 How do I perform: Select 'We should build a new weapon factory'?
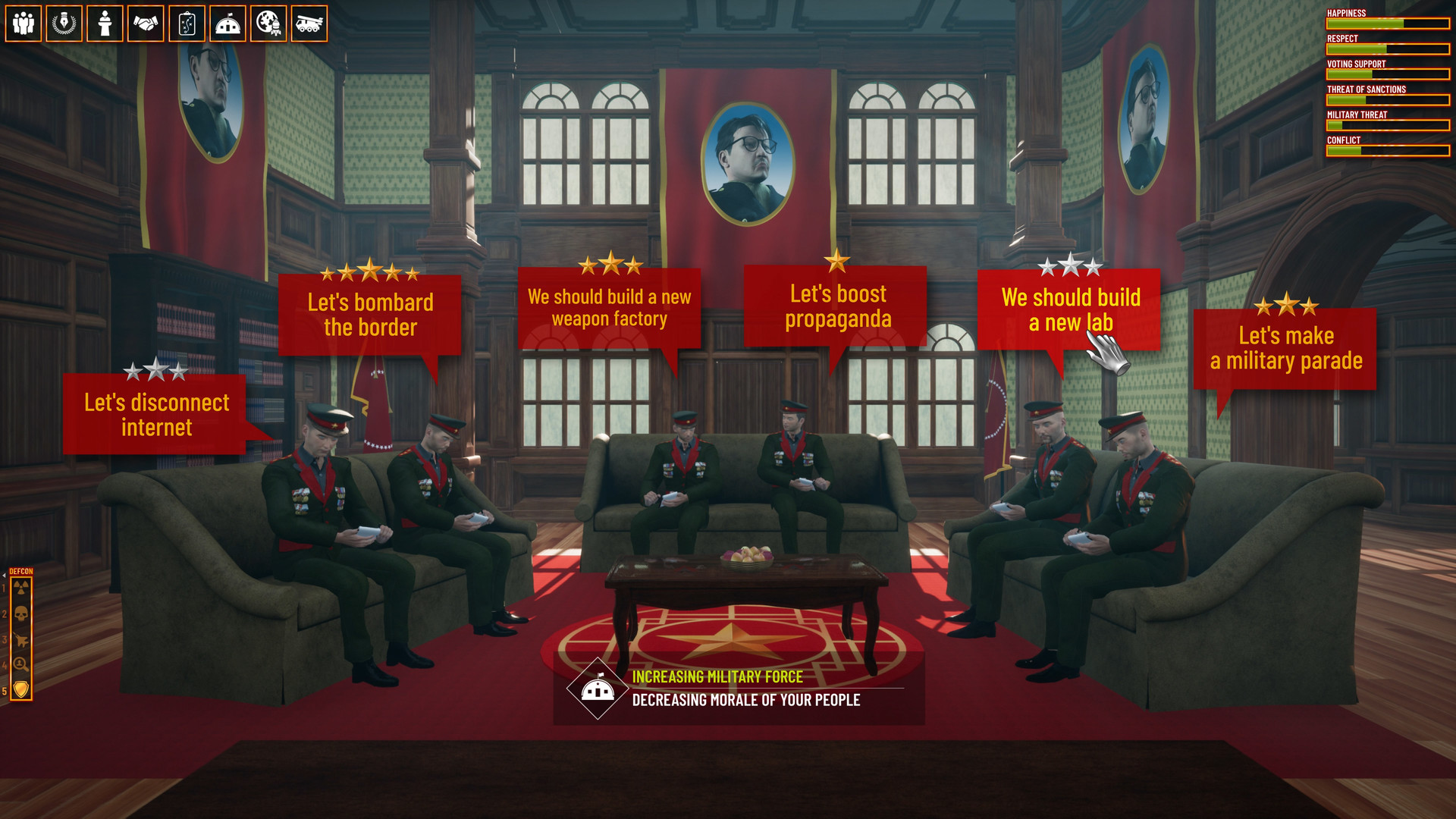(x=610, y=308)
